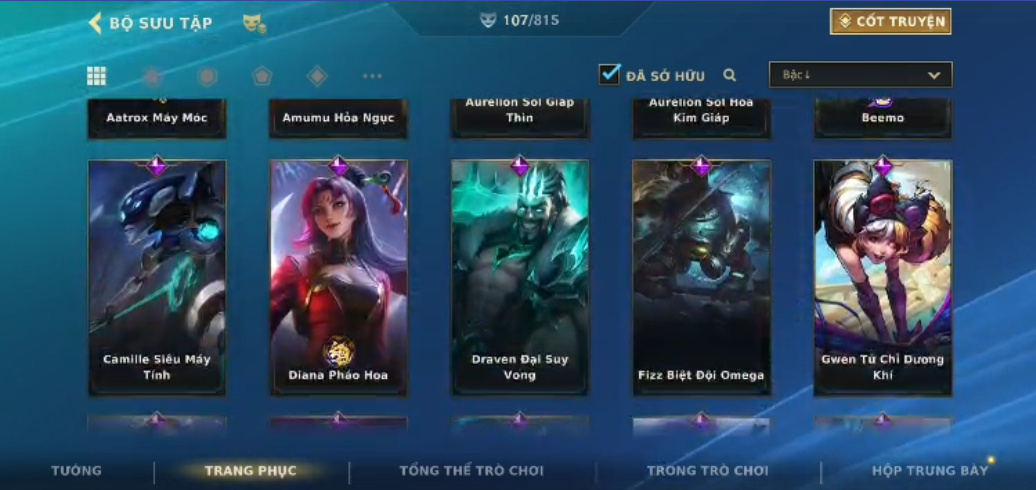This screenshot has height=490, width=1036.
Task: Choose the Amumu Hỏa Ngục skin card
Action: click(338, 118)
